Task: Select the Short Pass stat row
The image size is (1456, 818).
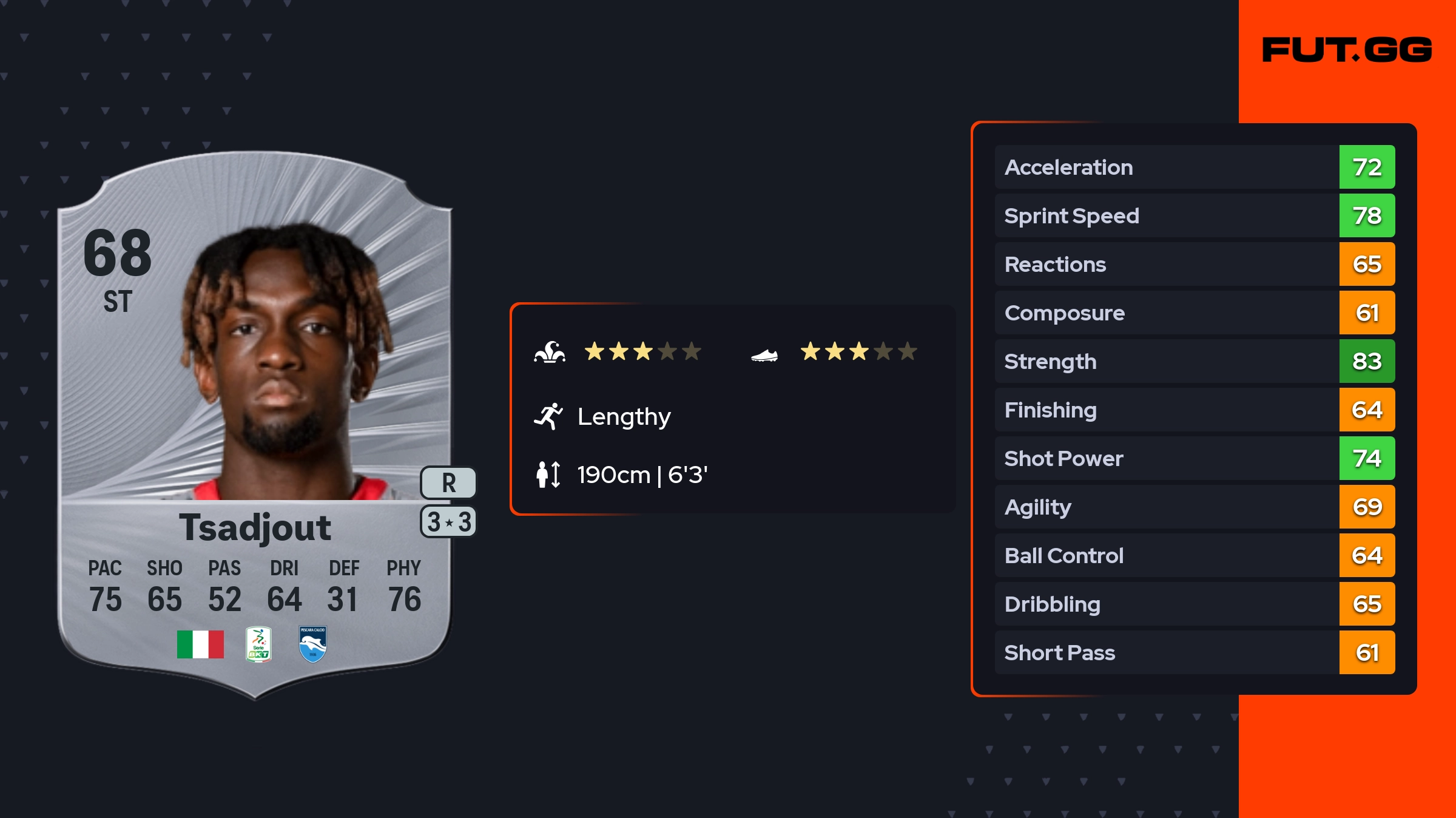Action: pyautogui.click(x=1194, y=652)
